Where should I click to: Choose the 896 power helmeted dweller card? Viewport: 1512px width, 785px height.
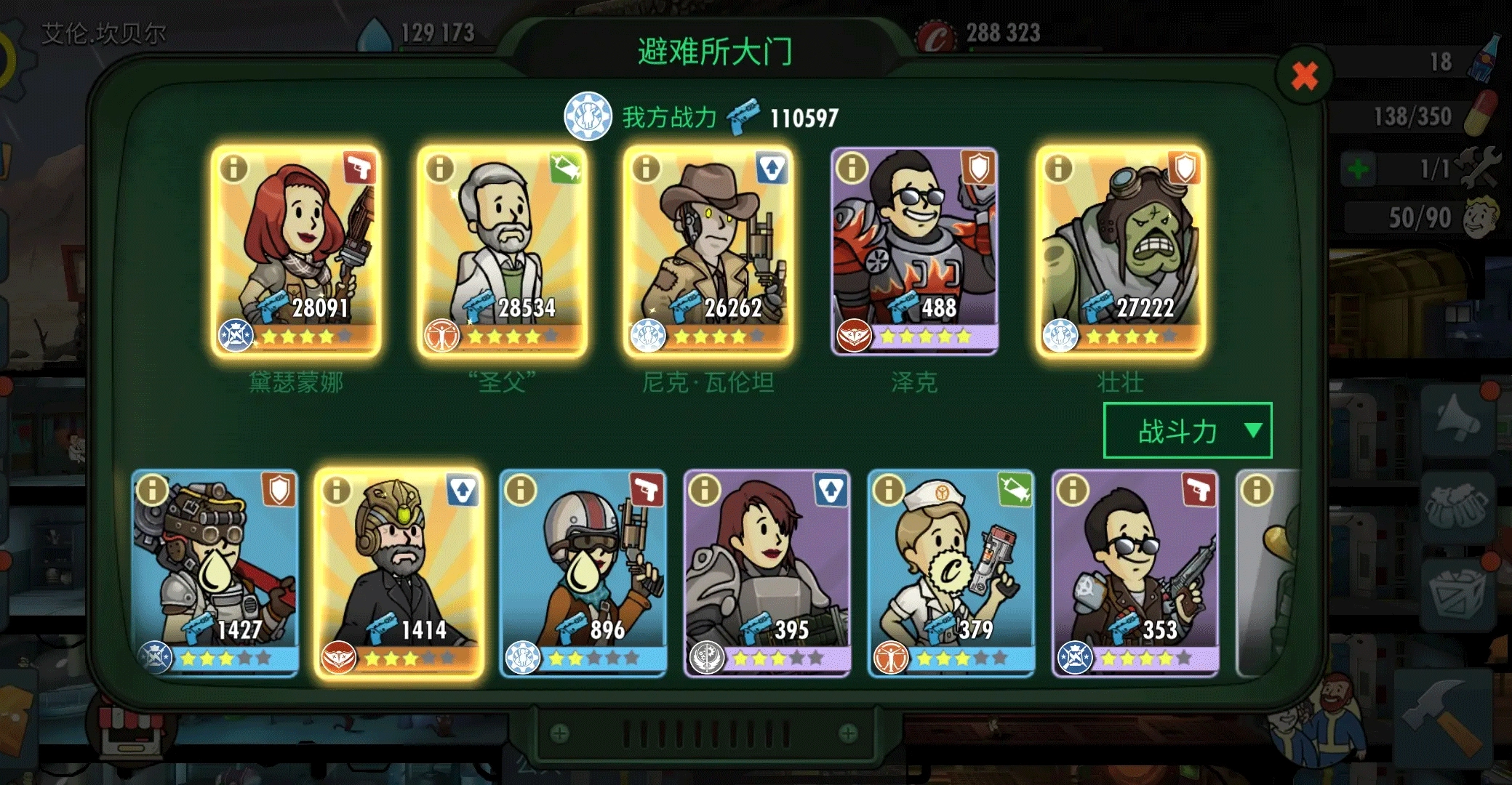[583, 573]
